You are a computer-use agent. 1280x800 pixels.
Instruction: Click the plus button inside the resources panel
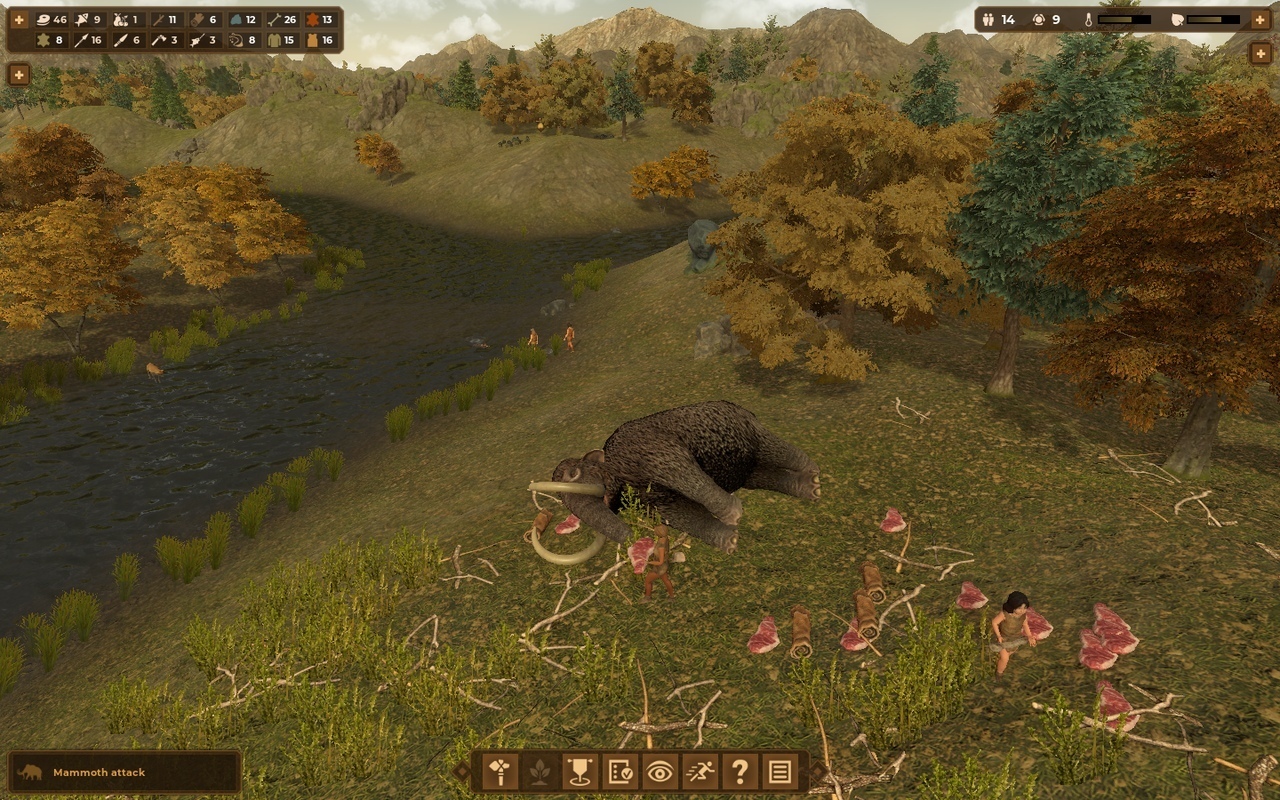[x=19, y=20]
